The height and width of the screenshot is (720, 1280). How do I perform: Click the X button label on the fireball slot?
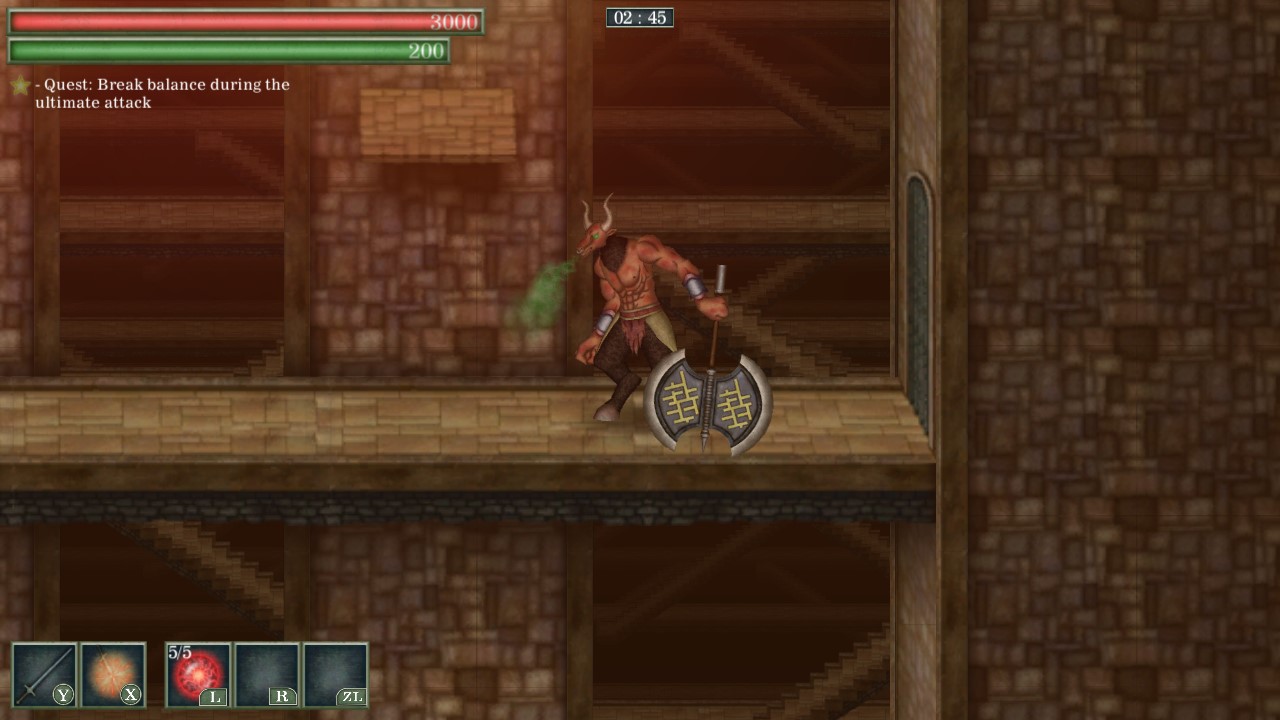click(x=131, y=696)
